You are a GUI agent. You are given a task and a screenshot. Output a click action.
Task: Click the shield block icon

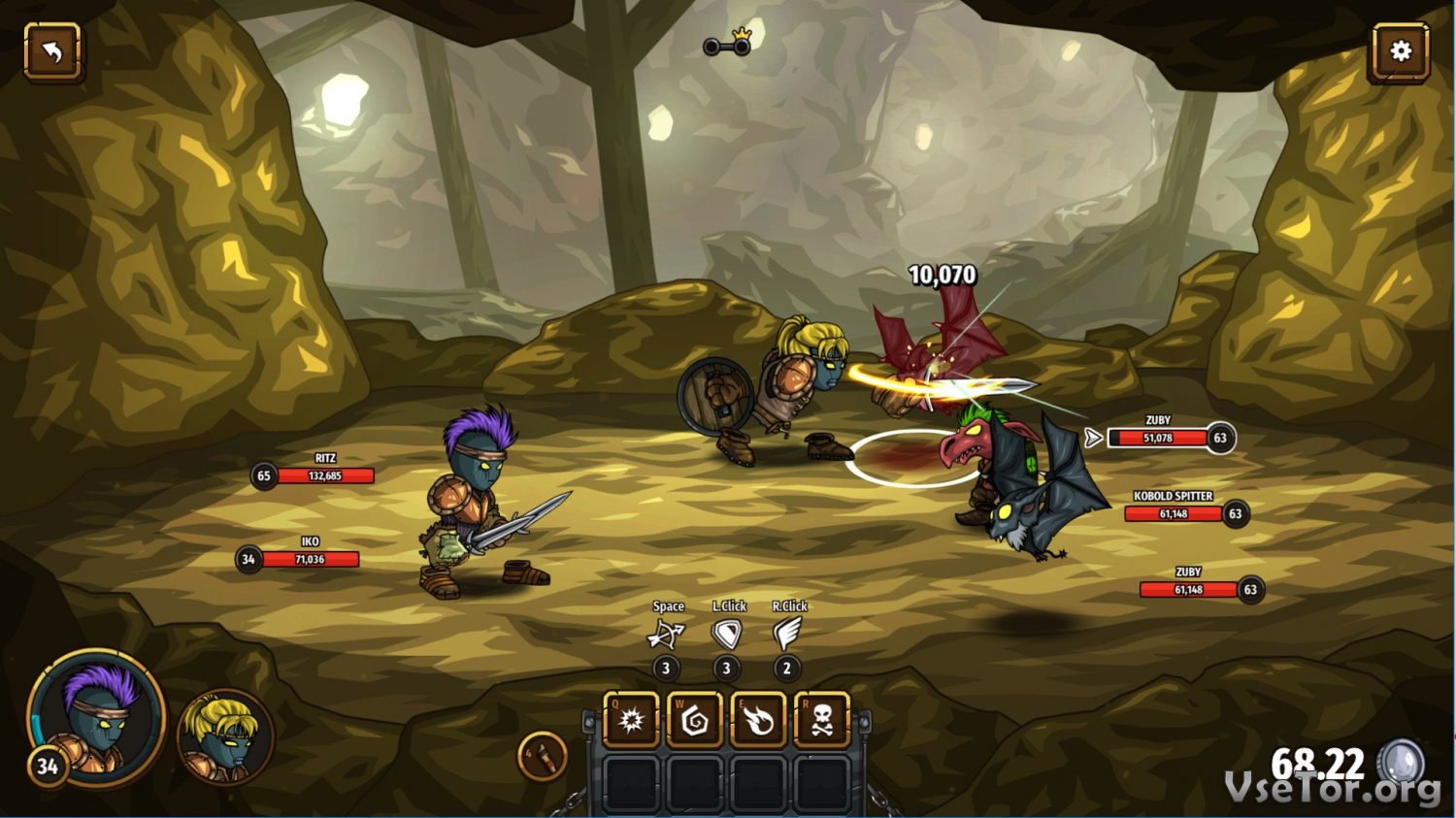point(726,635)
